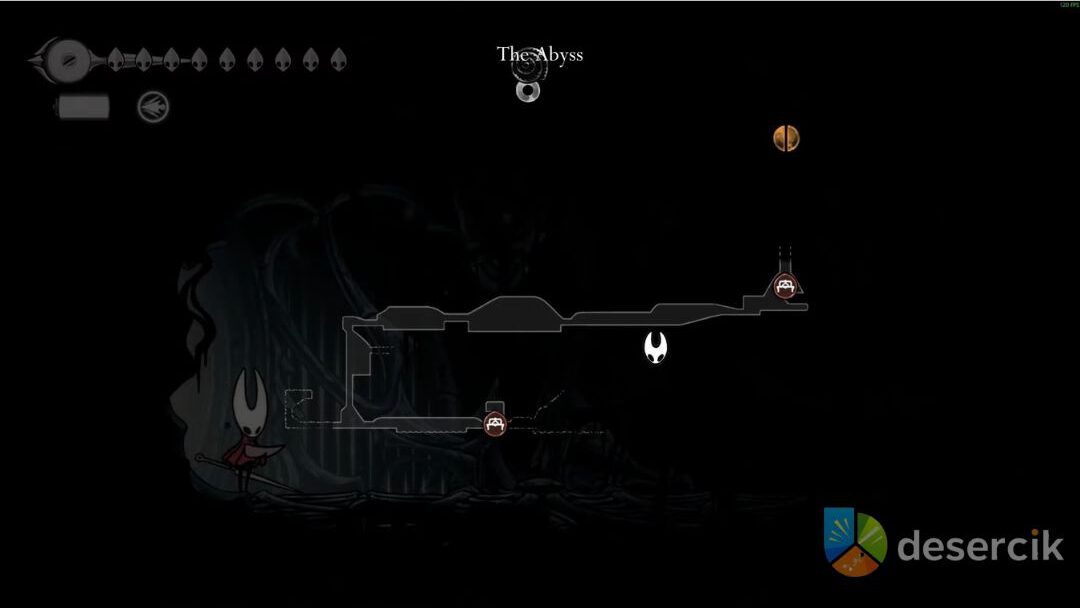The height and width of the screenshot is (608, 1080).
Task: Click The Abyss area name label
Action: [540, 54]
